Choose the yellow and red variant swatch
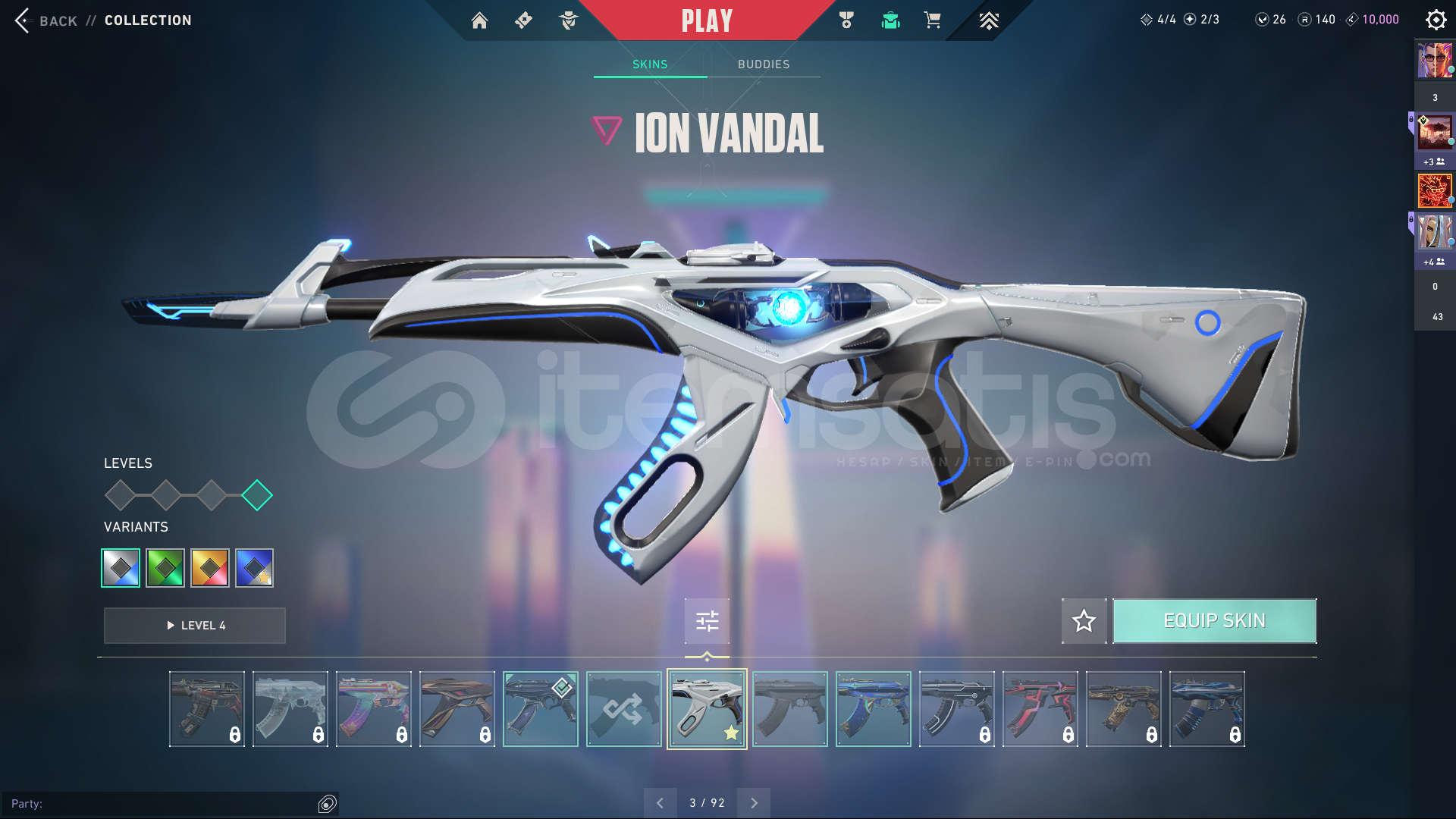The height and width of the screenshot is (819, 1456). coord(210,568)
